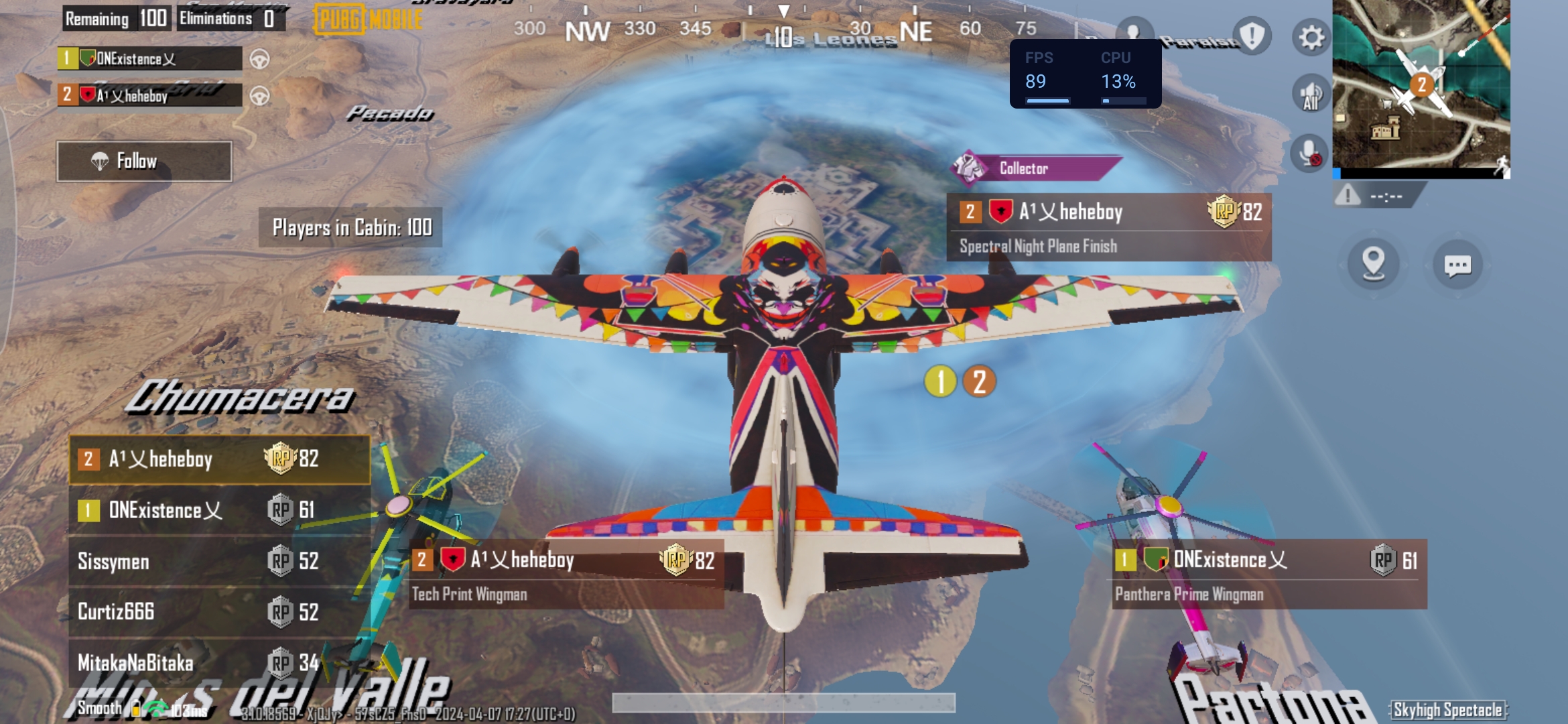Tap the Follow teammate button
Screen dimensions: 1568x724
pyautogui.click(x=144, y=161)
